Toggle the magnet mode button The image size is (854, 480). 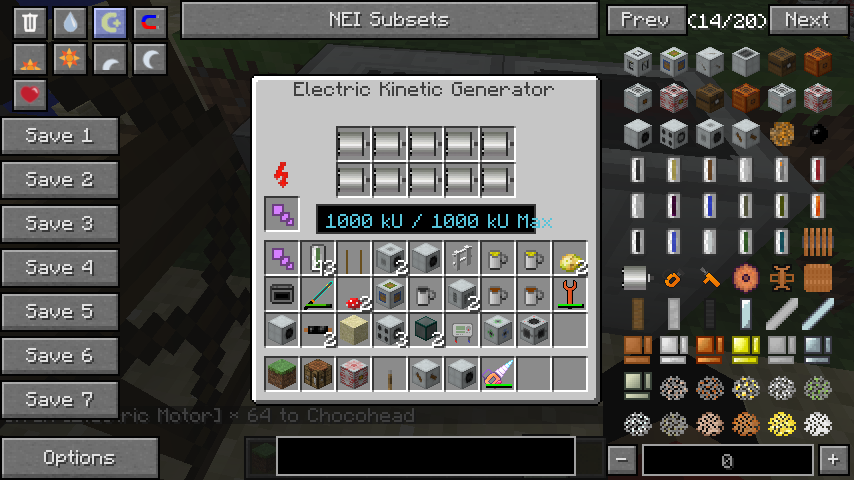point(149,23)
